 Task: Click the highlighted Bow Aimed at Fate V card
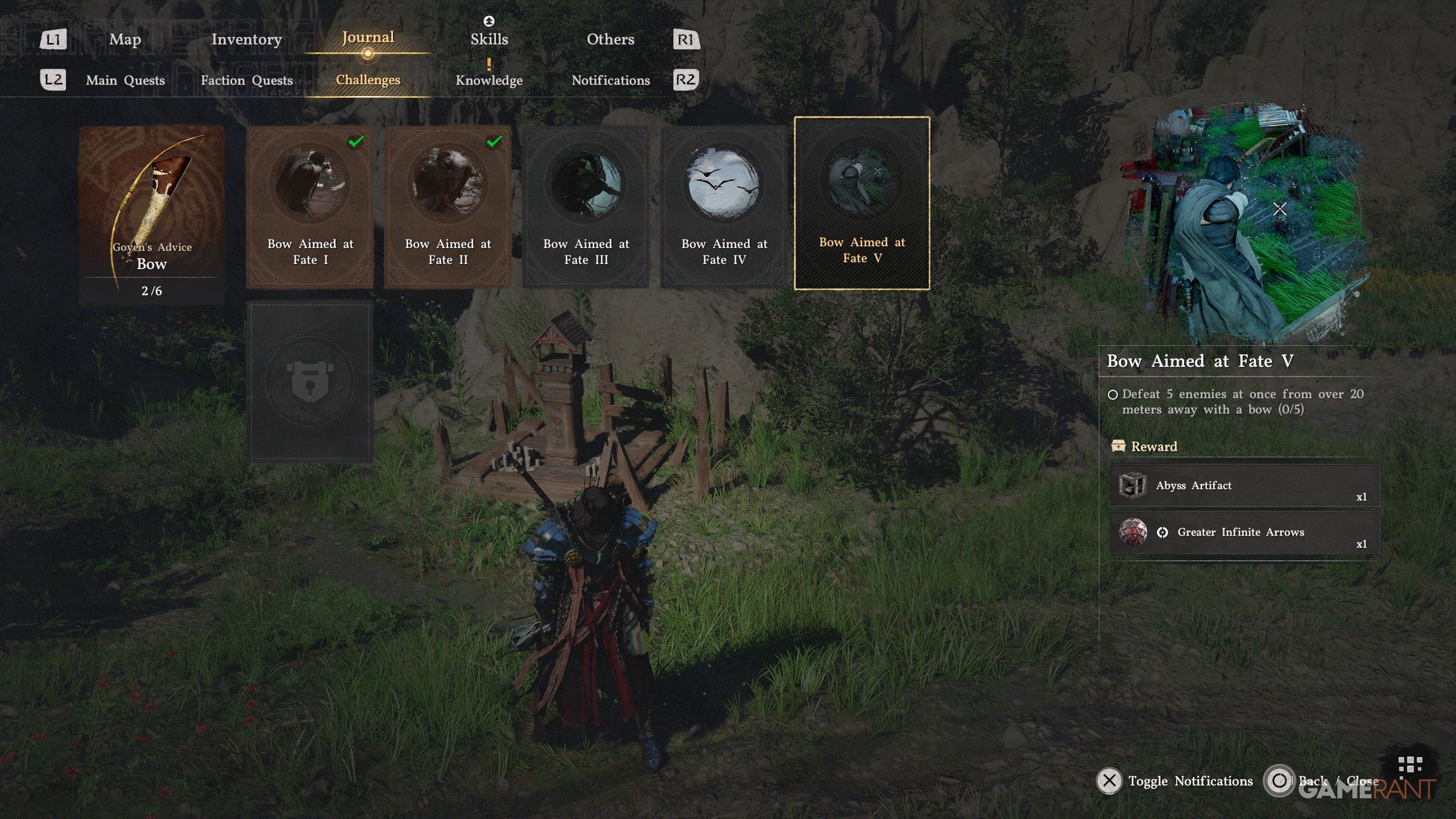[x=862, y=204]
